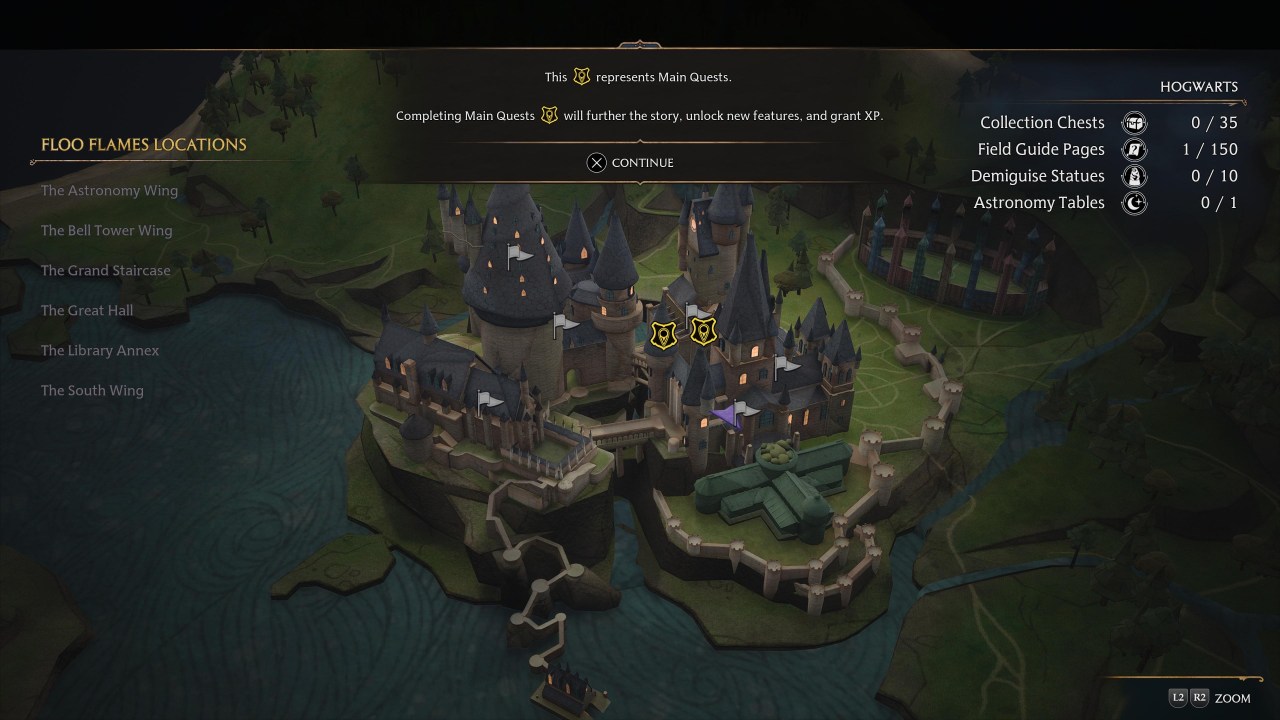Select The Great Hall floo flame entry
Screen dimensions: 1280x720
pyautogui.click(x=87, y=310)
